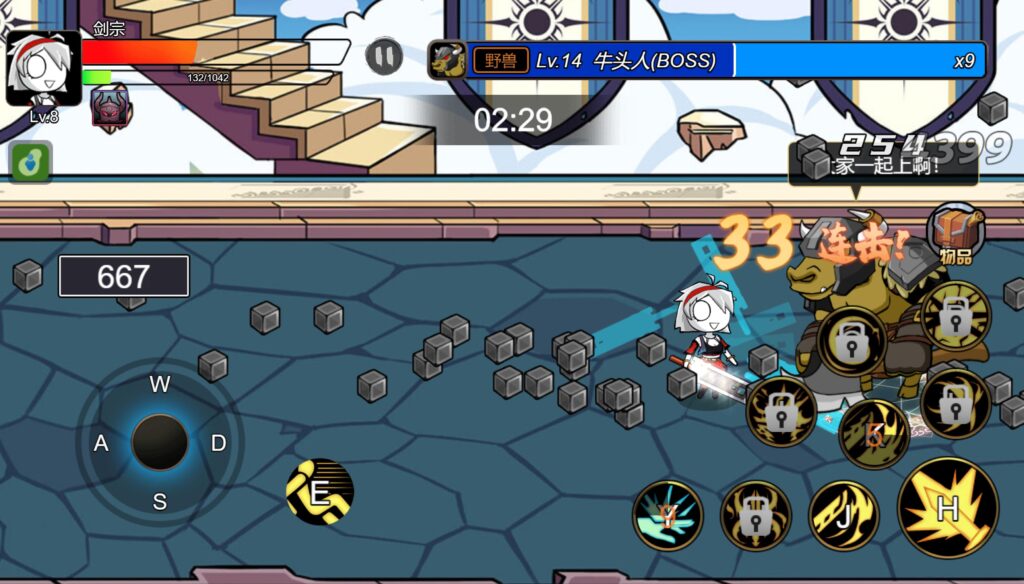Screen dimensions: 1024x584
Task: Use the main sword attack skill H
Action: pyautogui.click(x=947, y=508)
